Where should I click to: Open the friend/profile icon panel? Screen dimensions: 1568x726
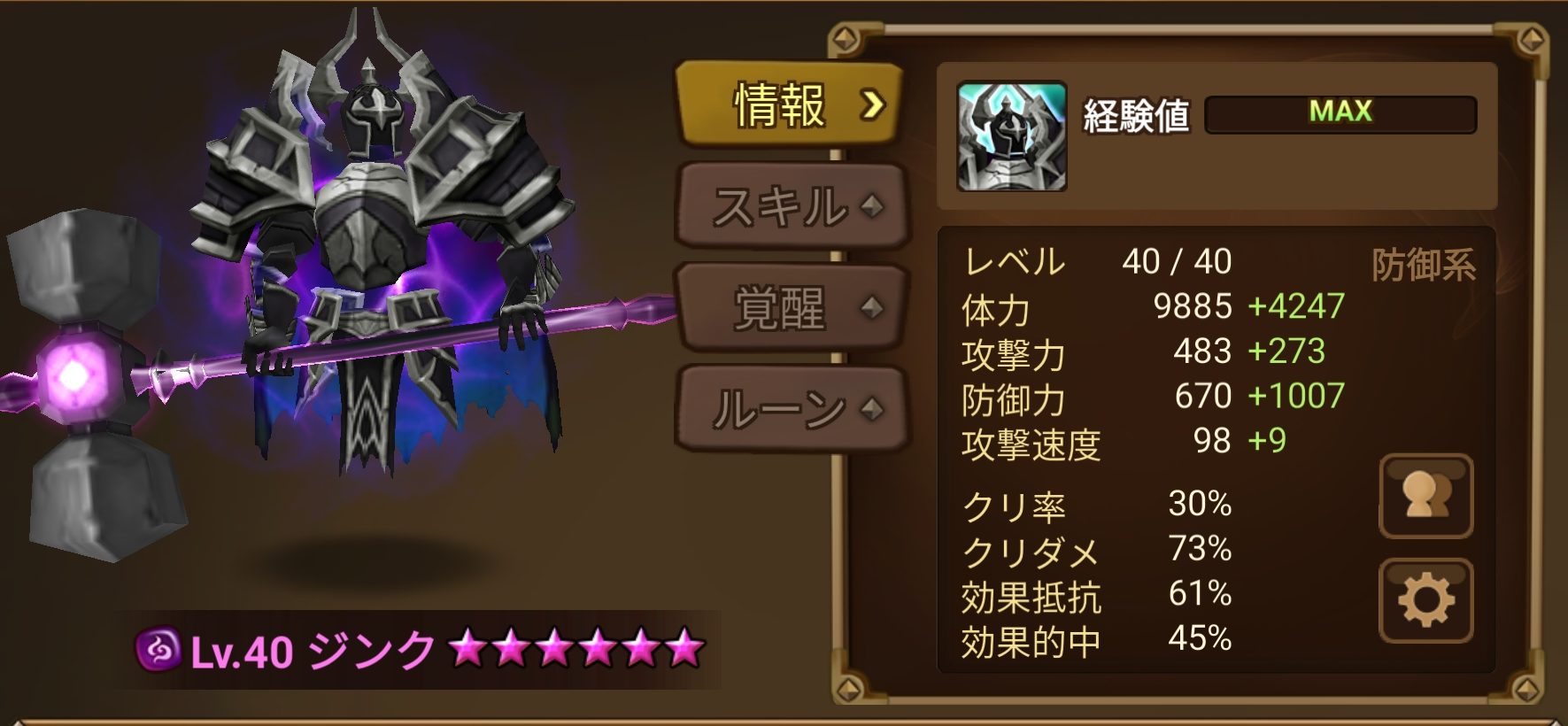(1426, 497)
